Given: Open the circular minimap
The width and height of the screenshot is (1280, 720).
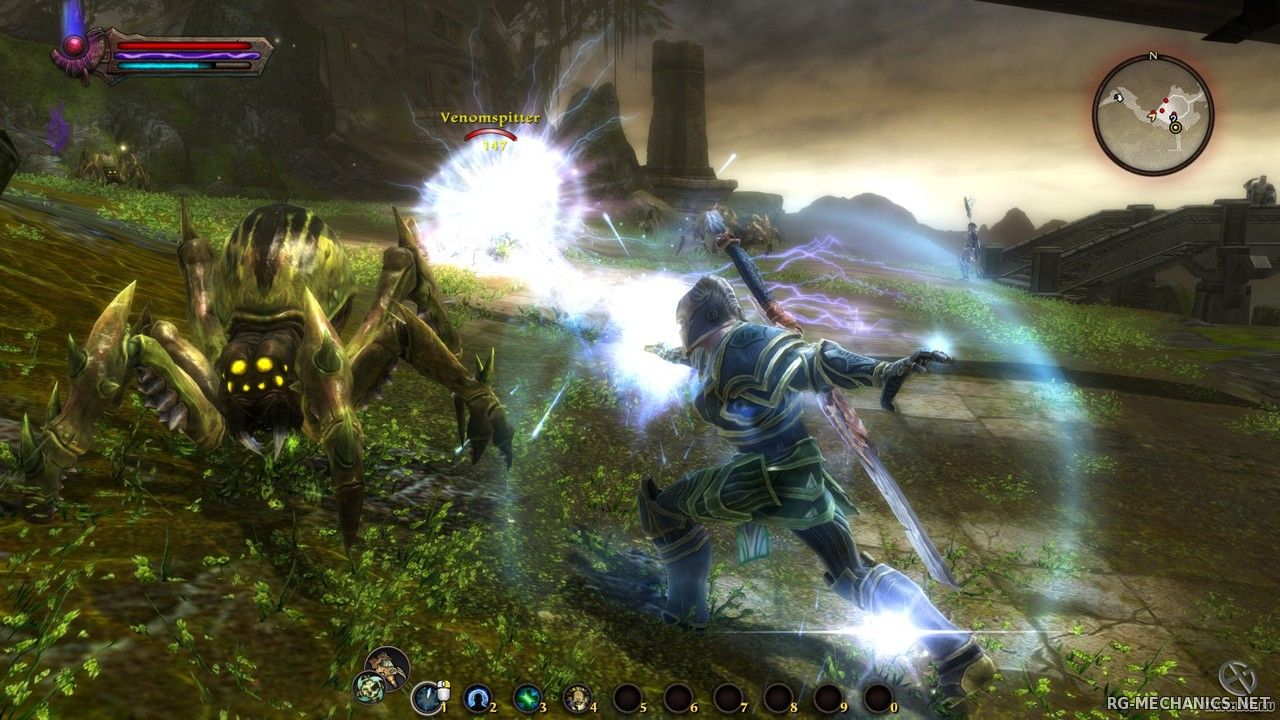Looking at the screenshot, I should click(x=1152, y=115).
